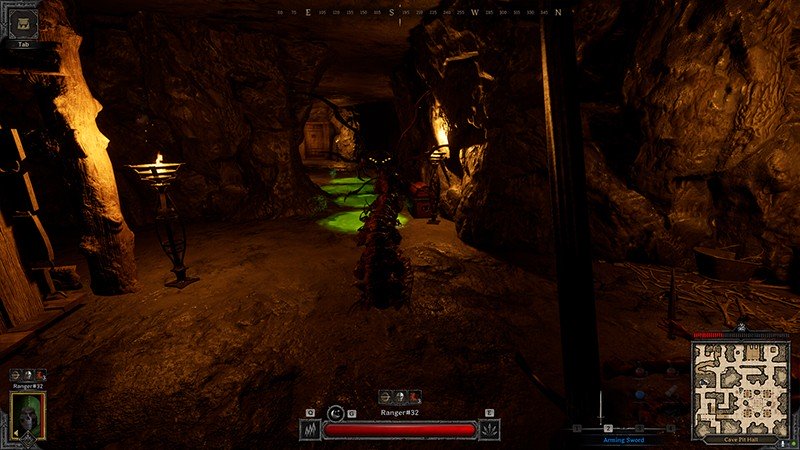
Task: Activate the leaf skill right of health bar
Action: 489,429
